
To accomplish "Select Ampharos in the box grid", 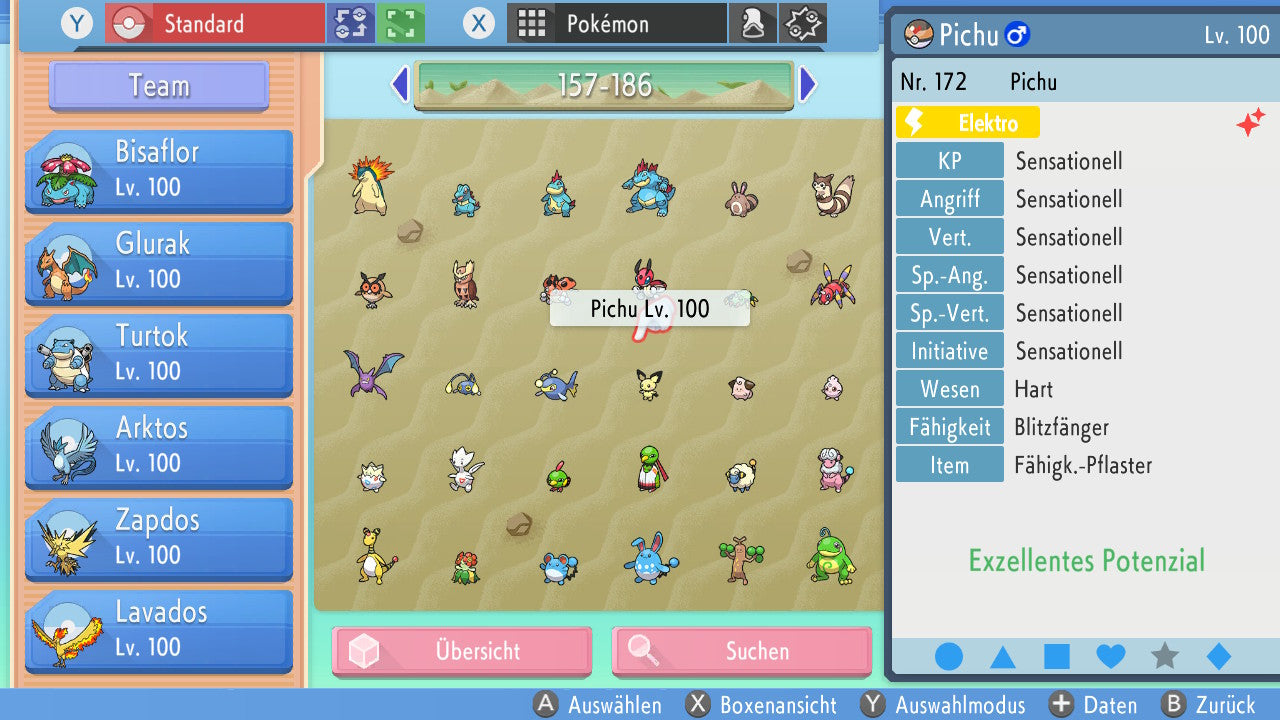I will coord(374,556).
